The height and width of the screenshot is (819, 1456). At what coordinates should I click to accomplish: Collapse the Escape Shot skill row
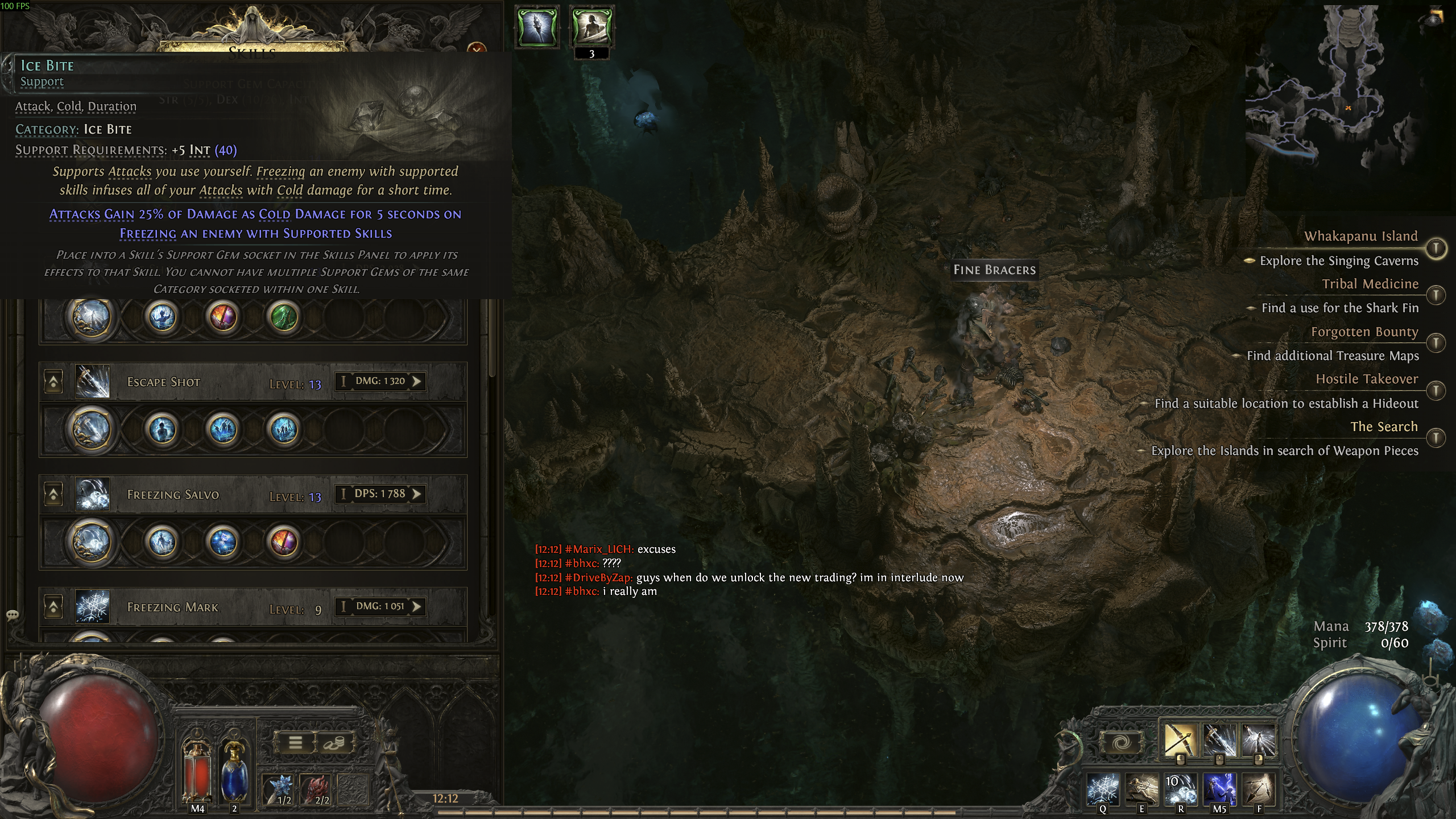coord(53,382)
